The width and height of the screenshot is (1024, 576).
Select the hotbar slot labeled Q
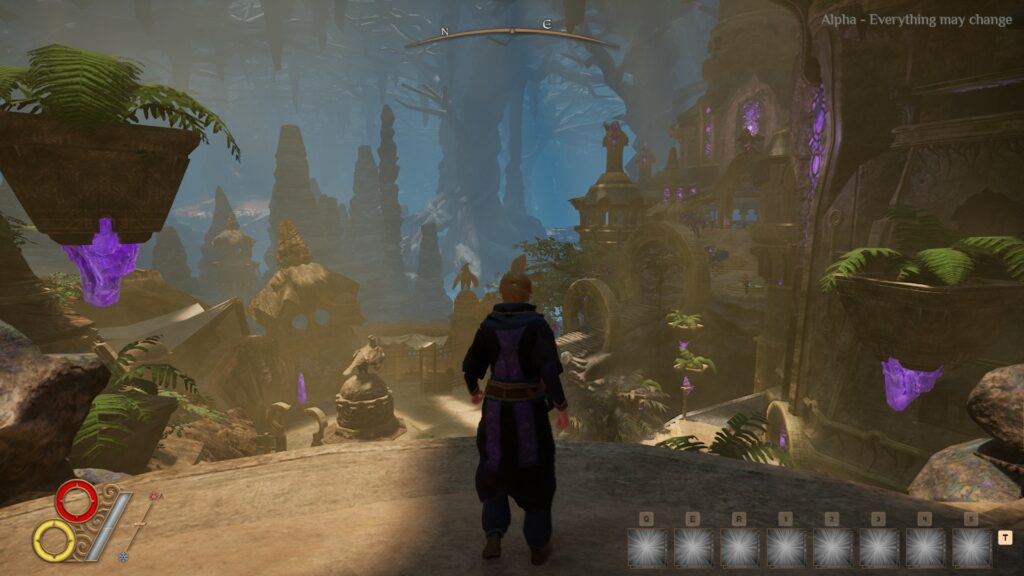coord(647,547)
